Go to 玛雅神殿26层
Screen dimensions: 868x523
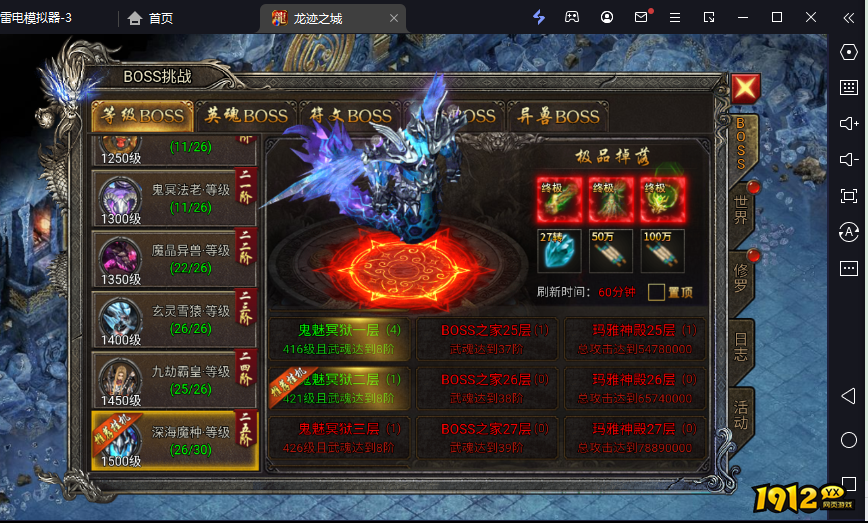click(635, 388)
